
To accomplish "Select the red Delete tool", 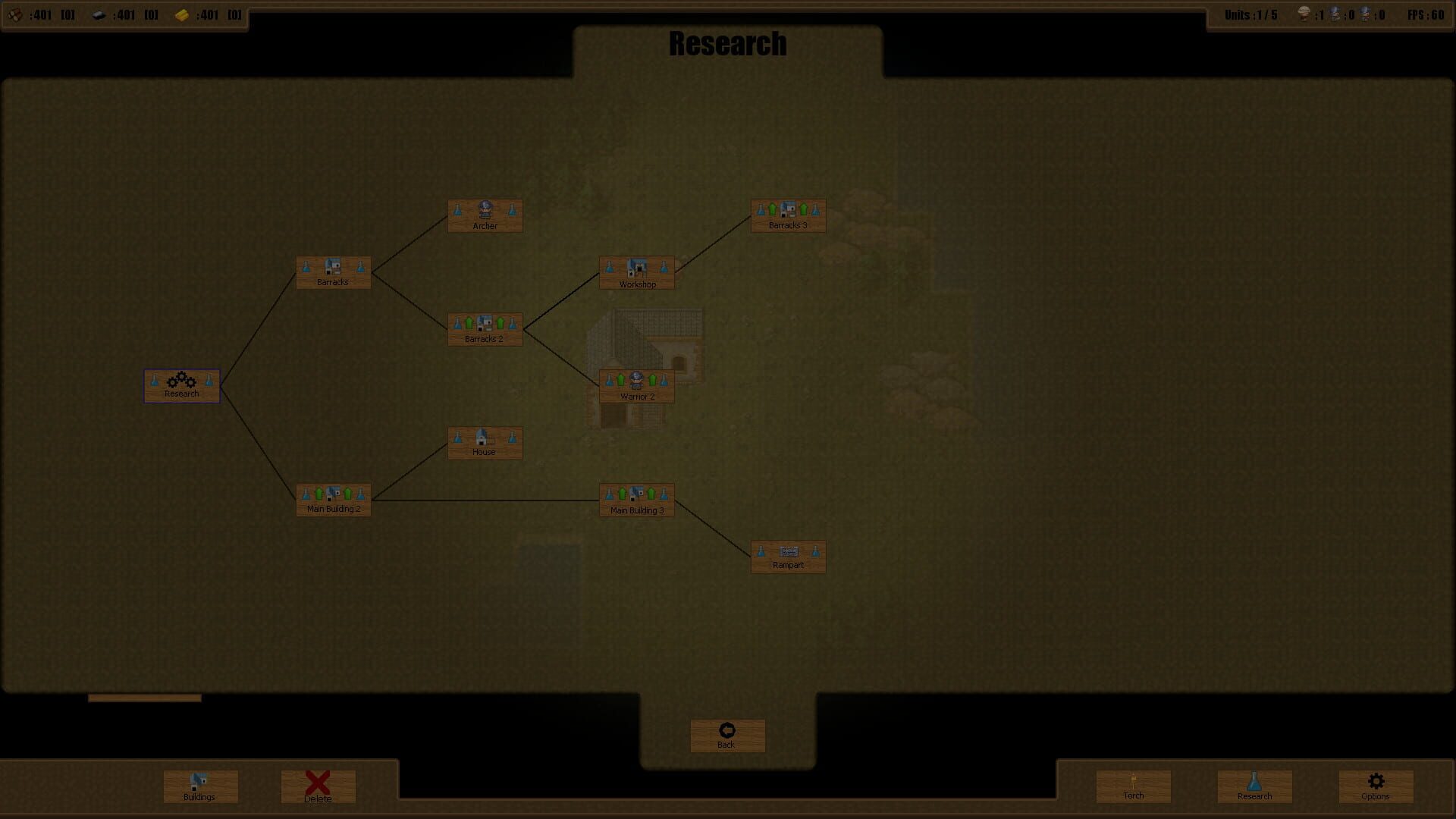I will coord(318,786).
